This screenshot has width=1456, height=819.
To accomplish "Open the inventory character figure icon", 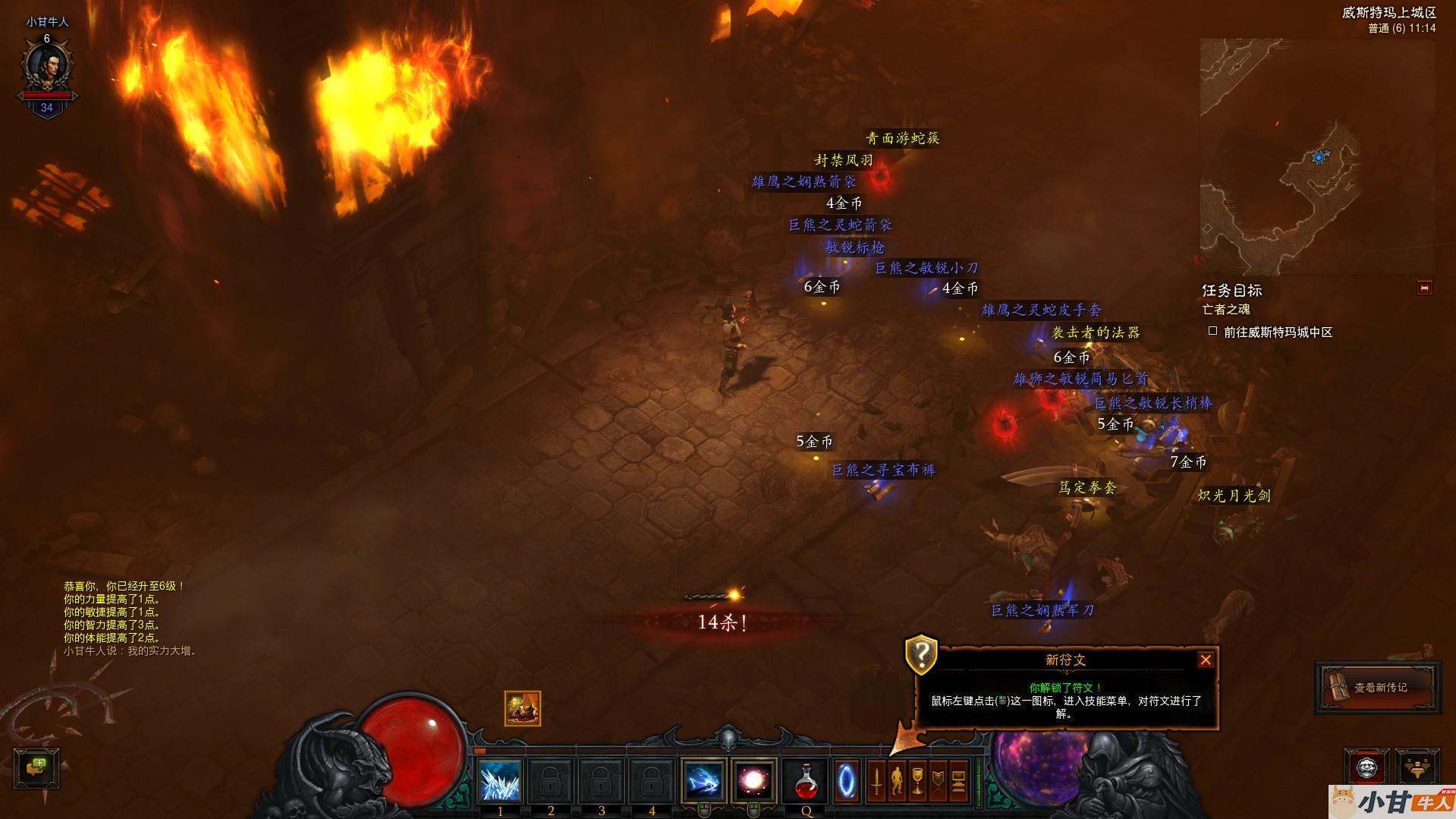I will pos(897,781).
